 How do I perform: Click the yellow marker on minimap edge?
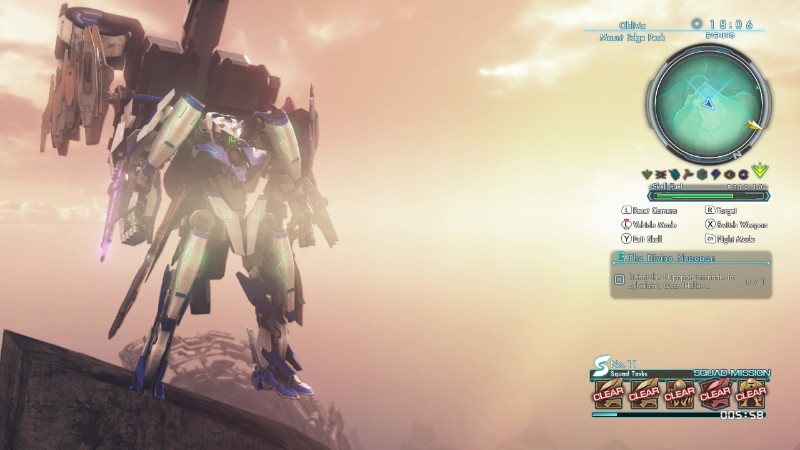point(757,127)
